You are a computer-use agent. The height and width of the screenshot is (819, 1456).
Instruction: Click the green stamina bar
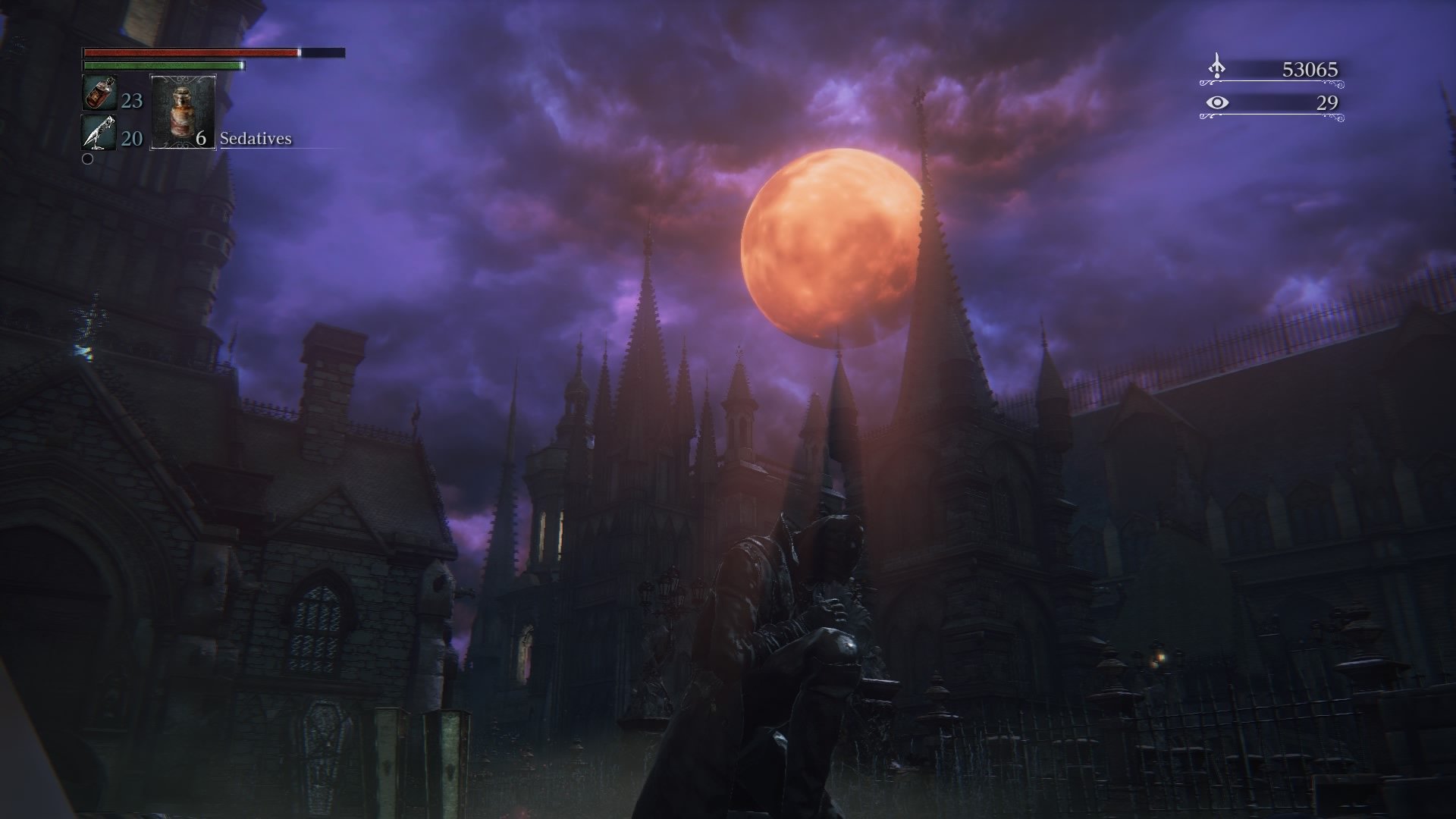point(163,67)
